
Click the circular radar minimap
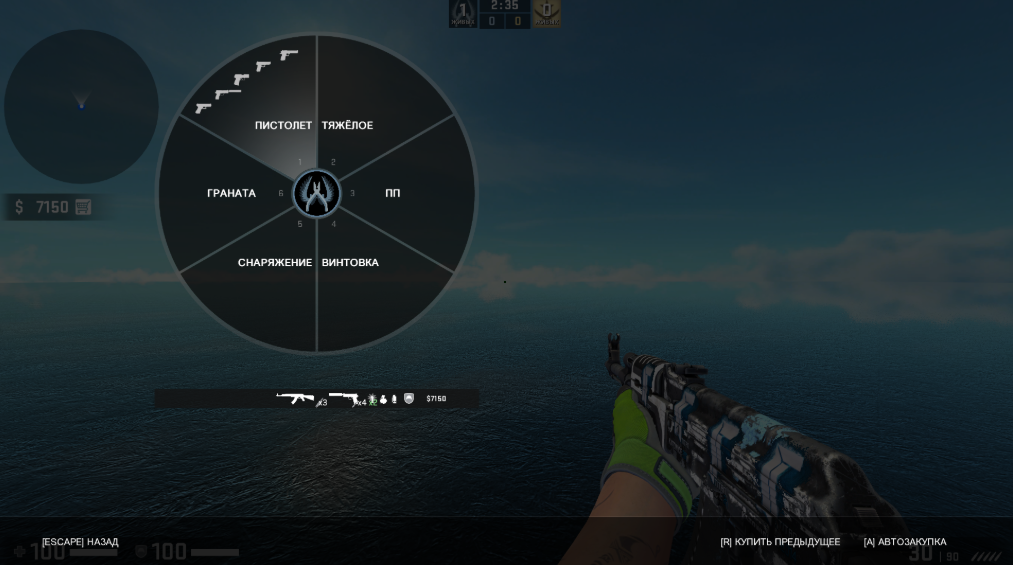81,106
